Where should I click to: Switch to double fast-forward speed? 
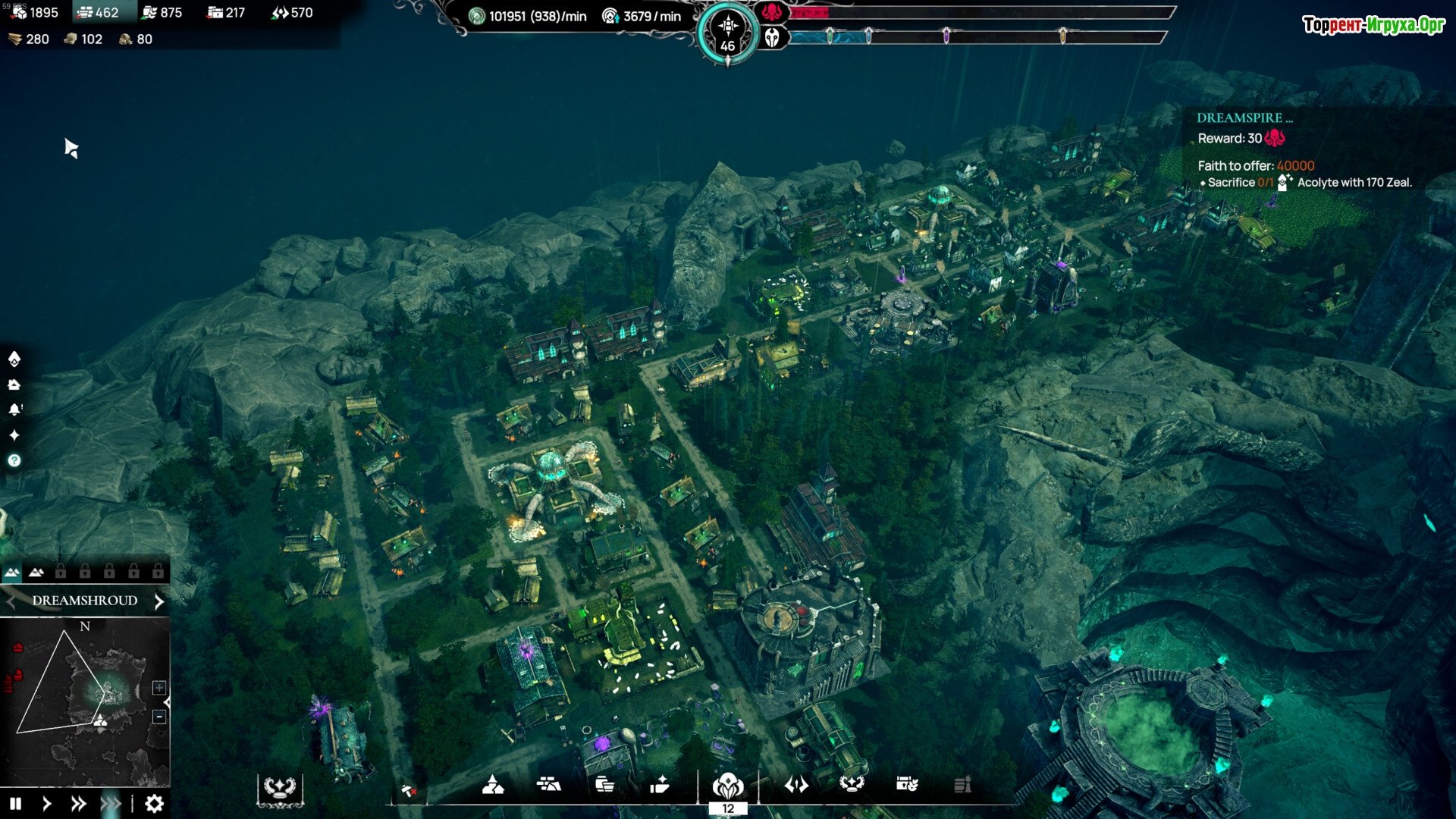(x=78, y=804)
